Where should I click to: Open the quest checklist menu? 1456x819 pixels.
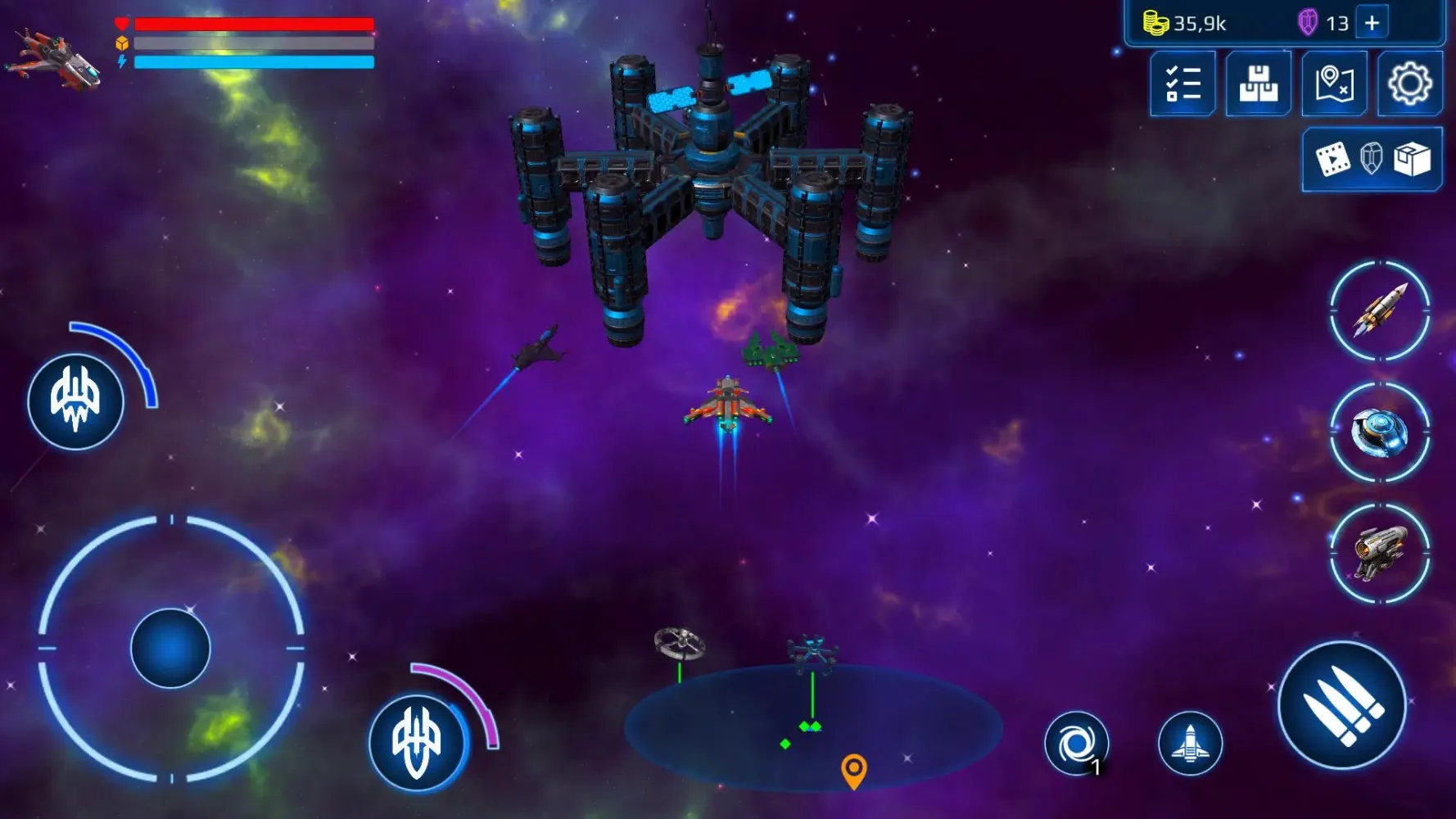[1182, 84]
